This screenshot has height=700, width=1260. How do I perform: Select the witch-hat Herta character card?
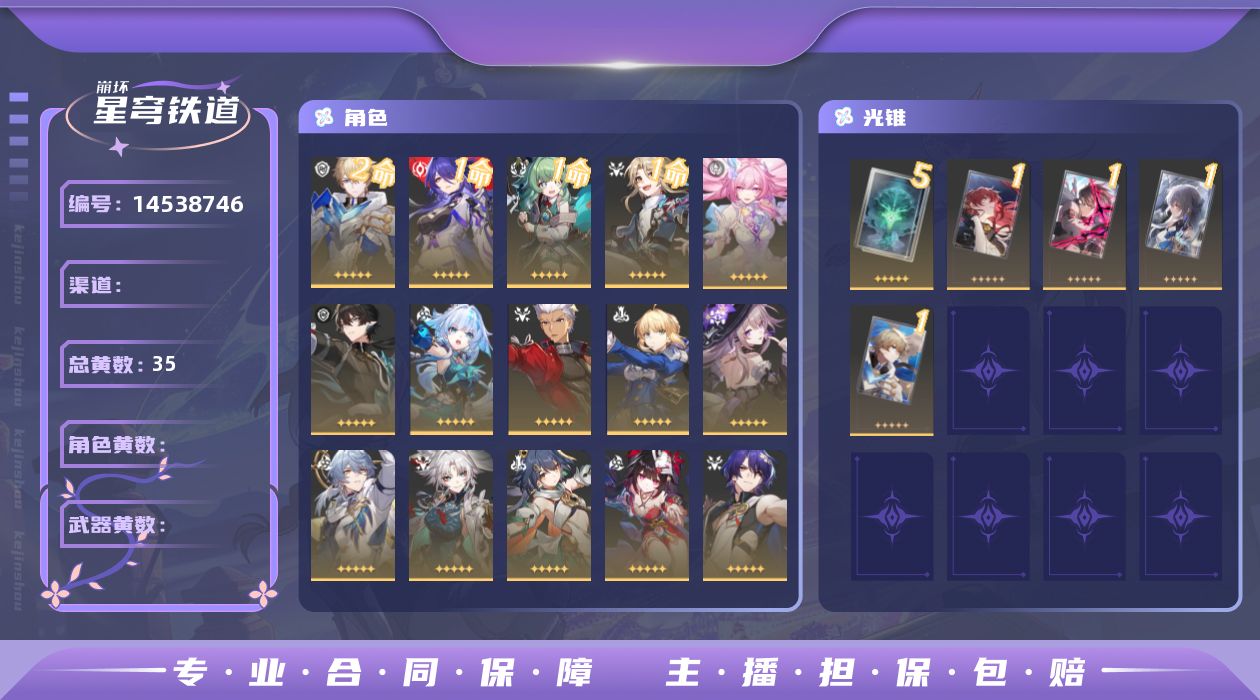coord(745,370)
